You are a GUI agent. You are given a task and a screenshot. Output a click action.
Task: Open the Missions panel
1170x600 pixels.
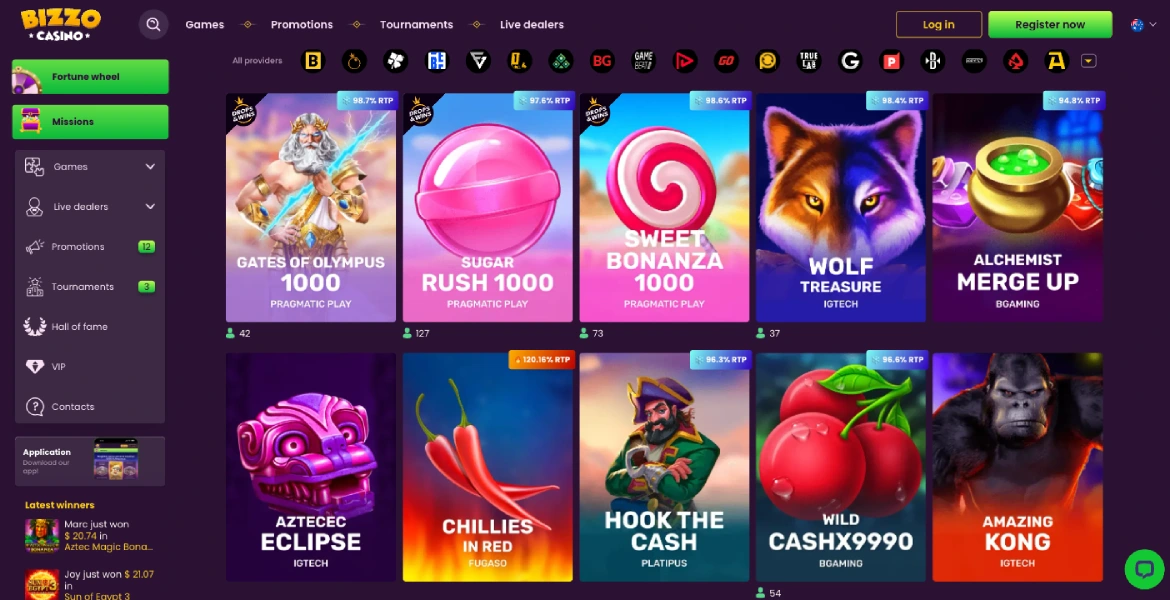pyautogui.click(x=90, y=122)
